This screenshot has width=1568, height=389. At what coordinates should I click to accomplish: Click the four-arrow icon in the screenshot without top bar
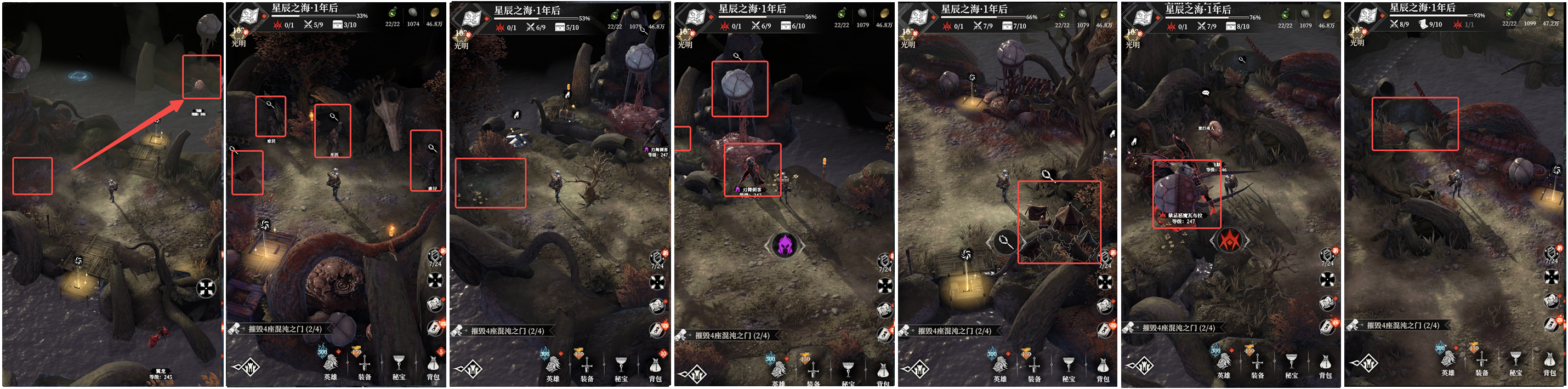206,288
